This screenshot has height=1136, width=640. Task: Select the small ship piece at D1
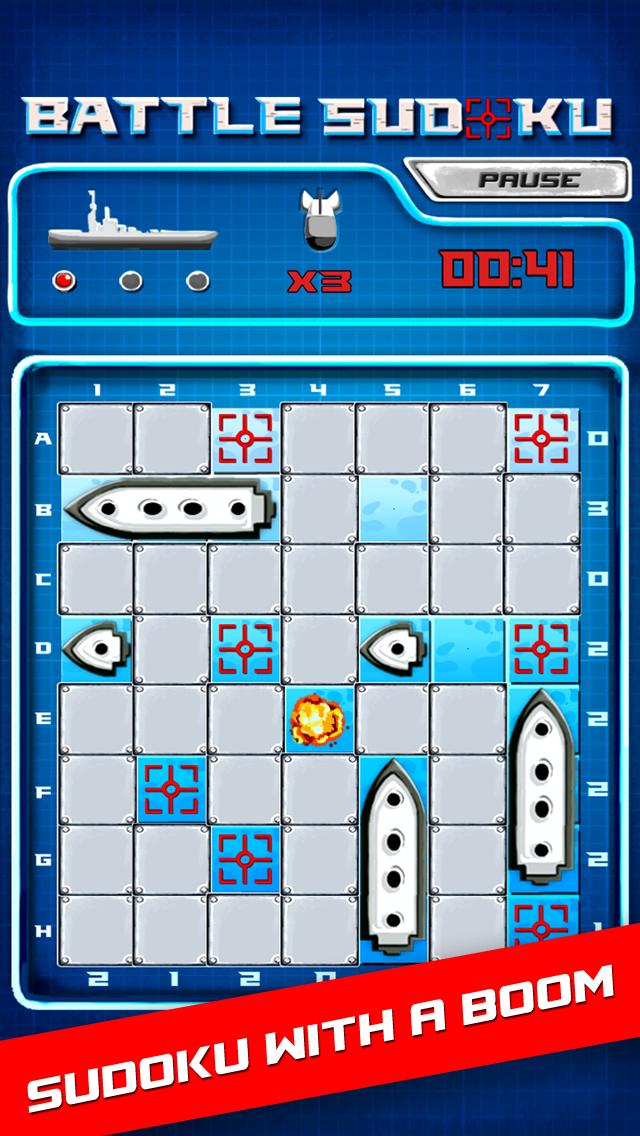pyautogui.click(x=95, y=648)
